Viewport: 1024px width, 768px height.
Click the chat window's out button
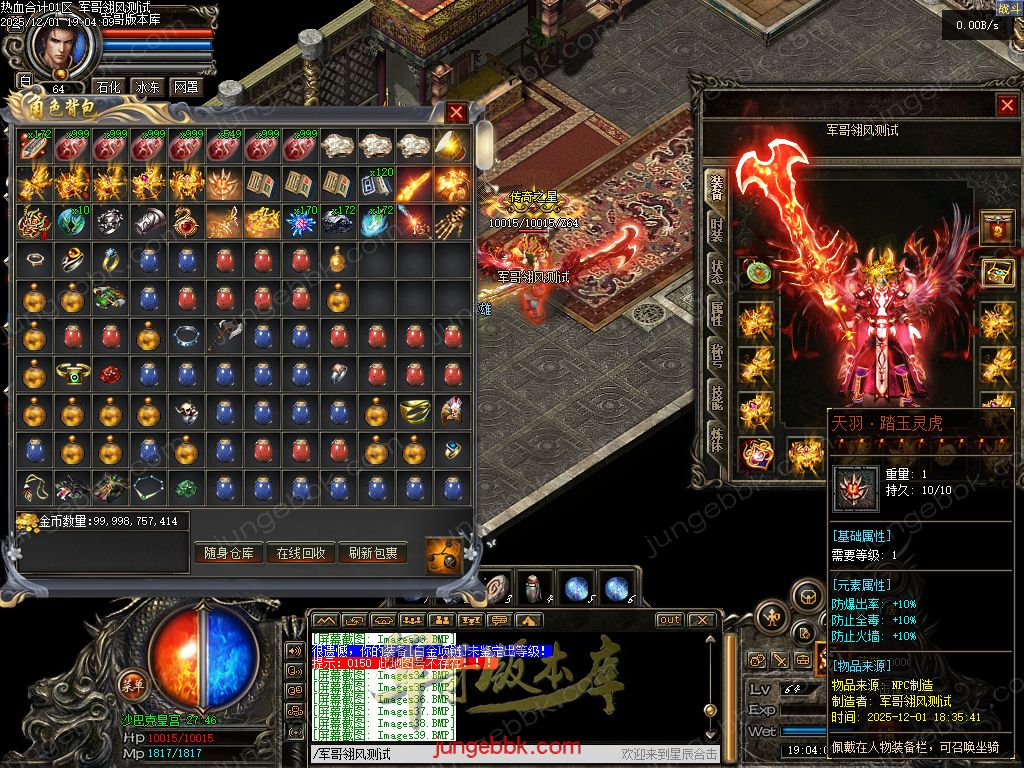[669, 620]
